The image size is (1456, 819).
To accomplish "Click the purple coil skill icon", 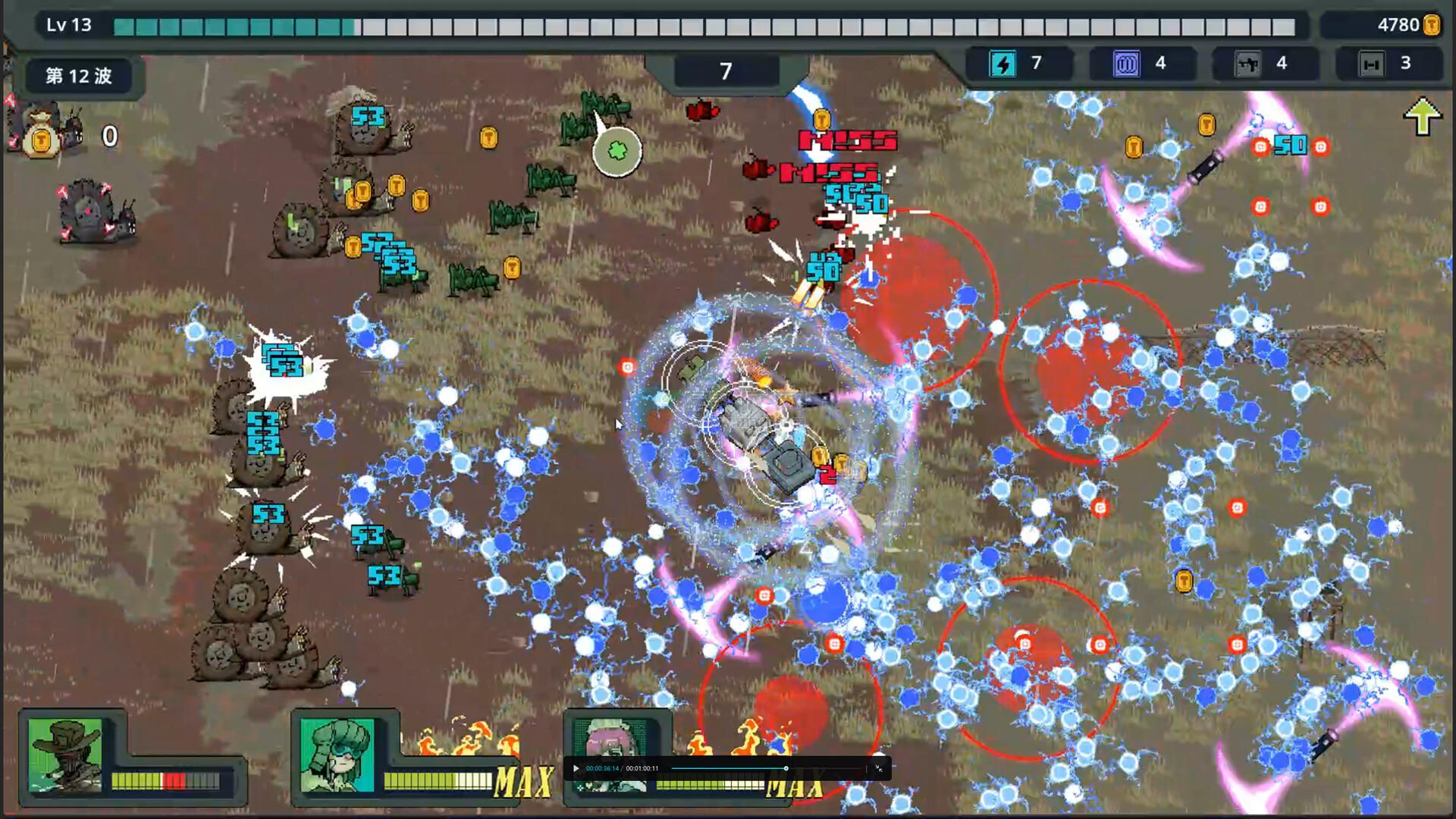I will (1126, 64).
